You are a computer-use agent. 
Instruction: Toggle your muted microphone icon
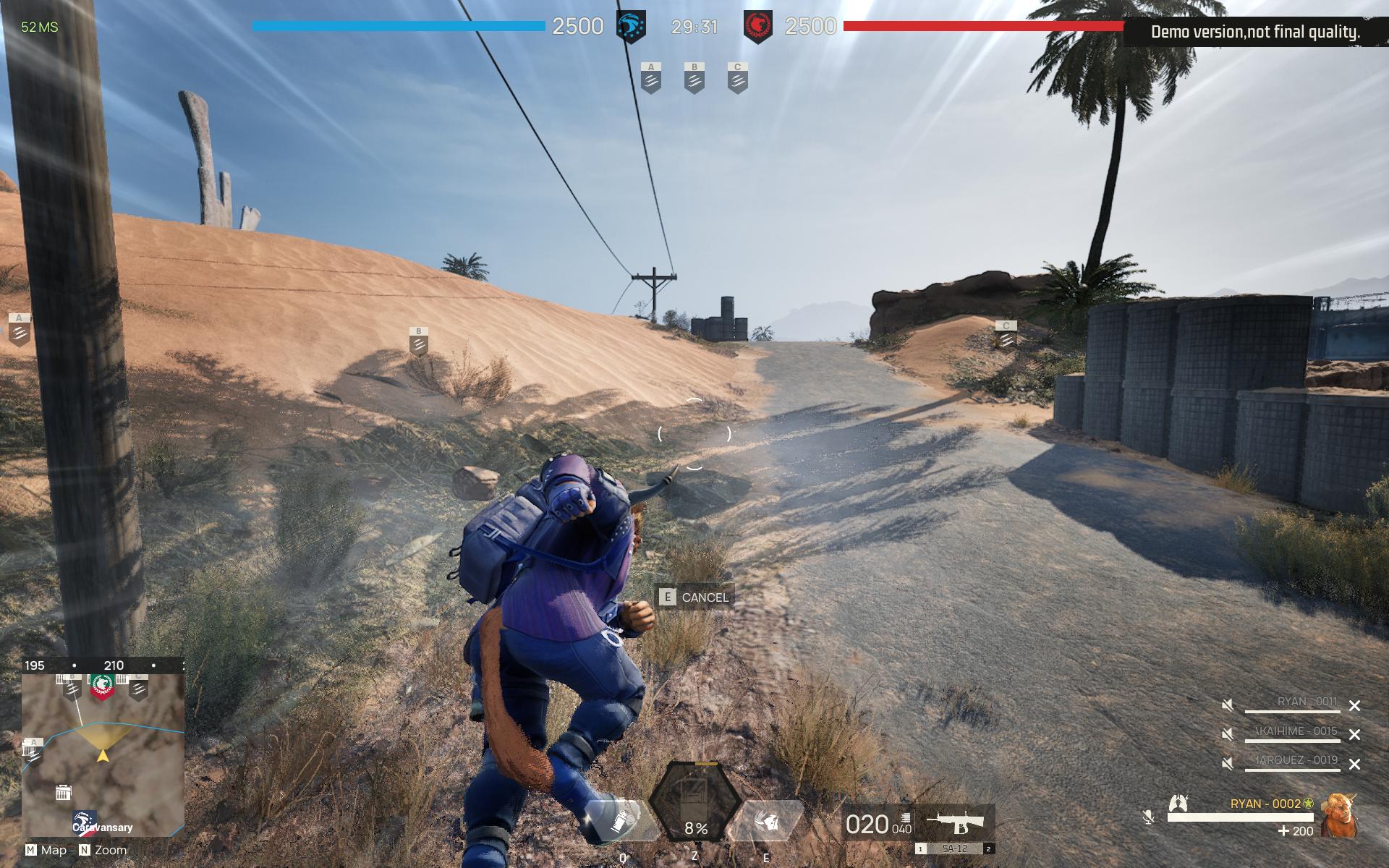tap(1148, 817)
